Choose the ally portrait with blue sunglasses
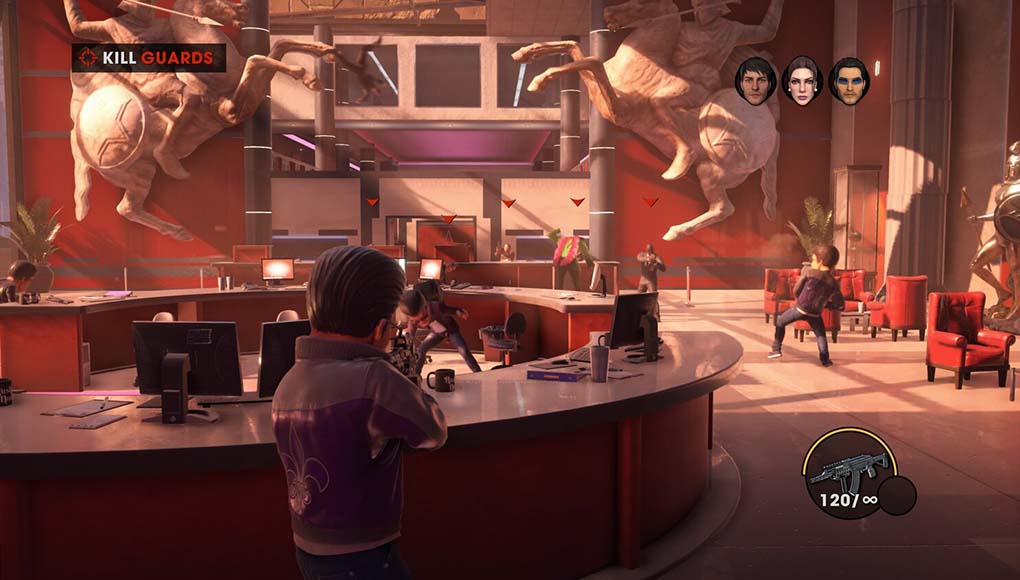The height and width of the screenshot is (580, 1020). [848, 80]
